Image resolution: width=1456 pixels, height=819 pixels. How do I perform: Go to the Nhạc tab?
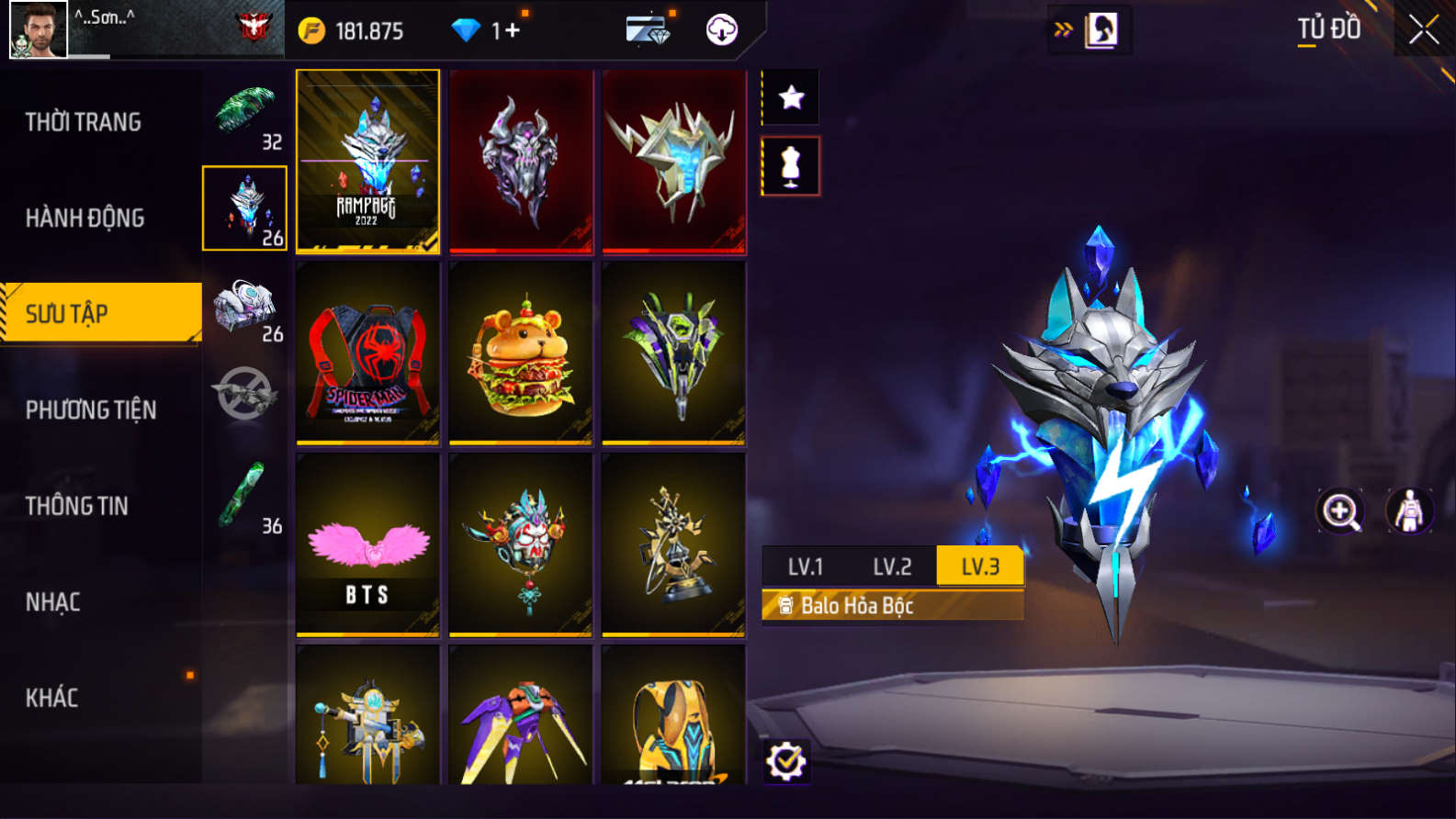click(x=53, y=602)
